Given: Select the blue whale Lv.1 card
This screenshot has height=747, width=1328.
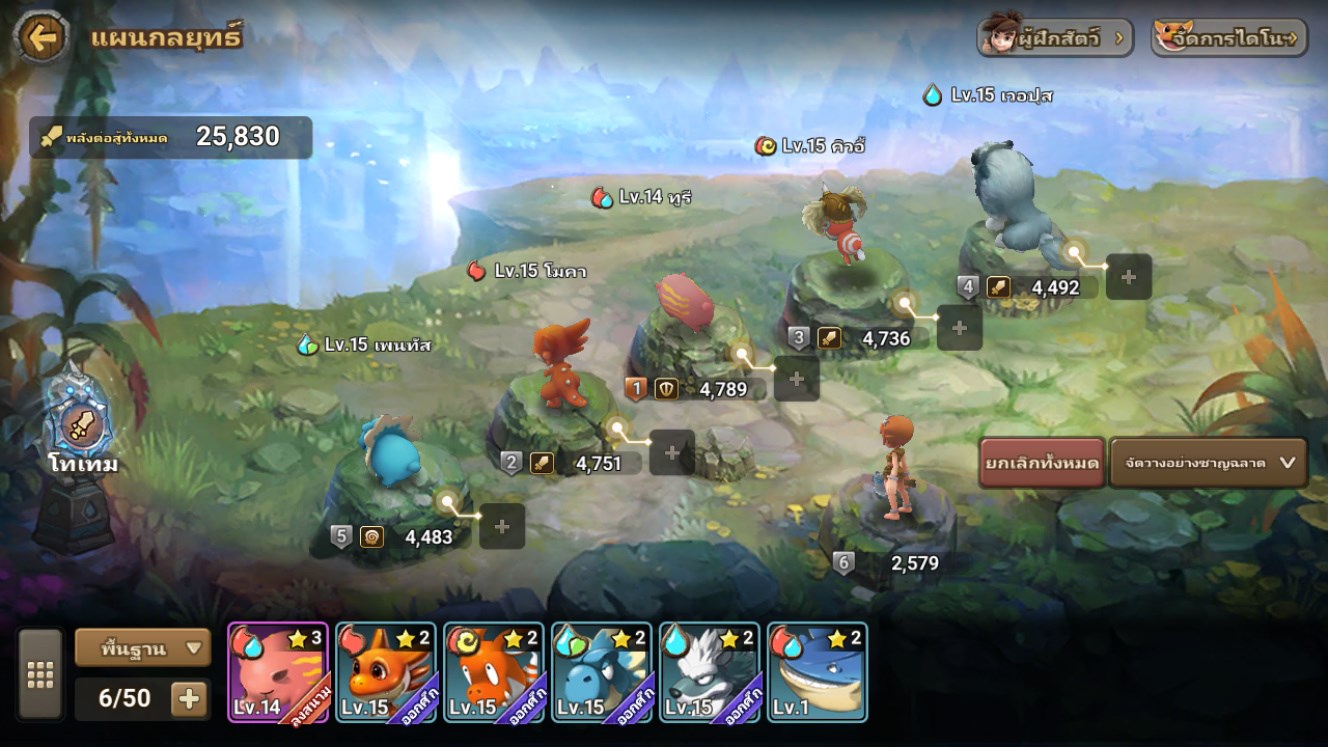Looking at the screenshot, I should coord(818,672).
